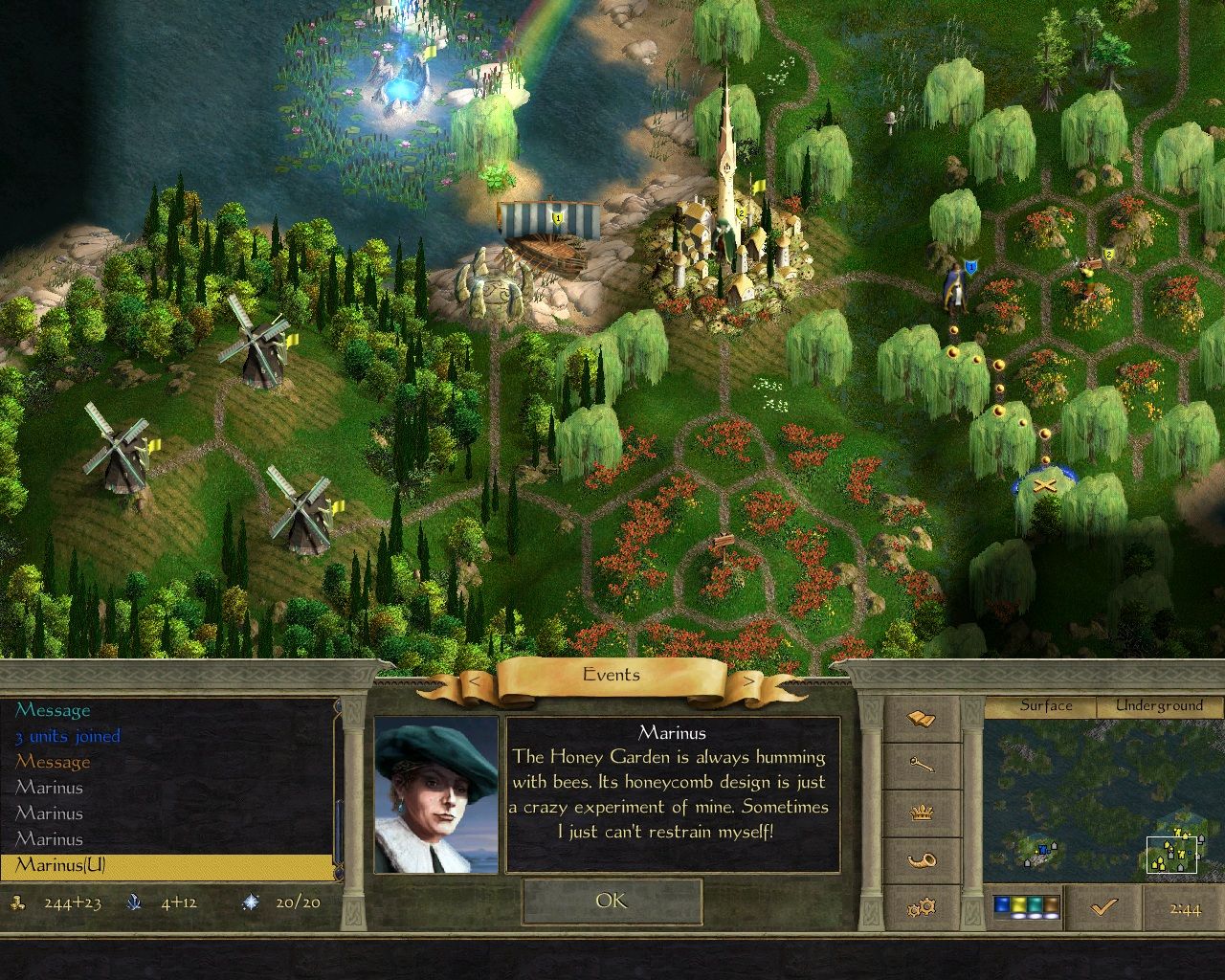
Task: Click the mana resource icon
Action: 134,901
